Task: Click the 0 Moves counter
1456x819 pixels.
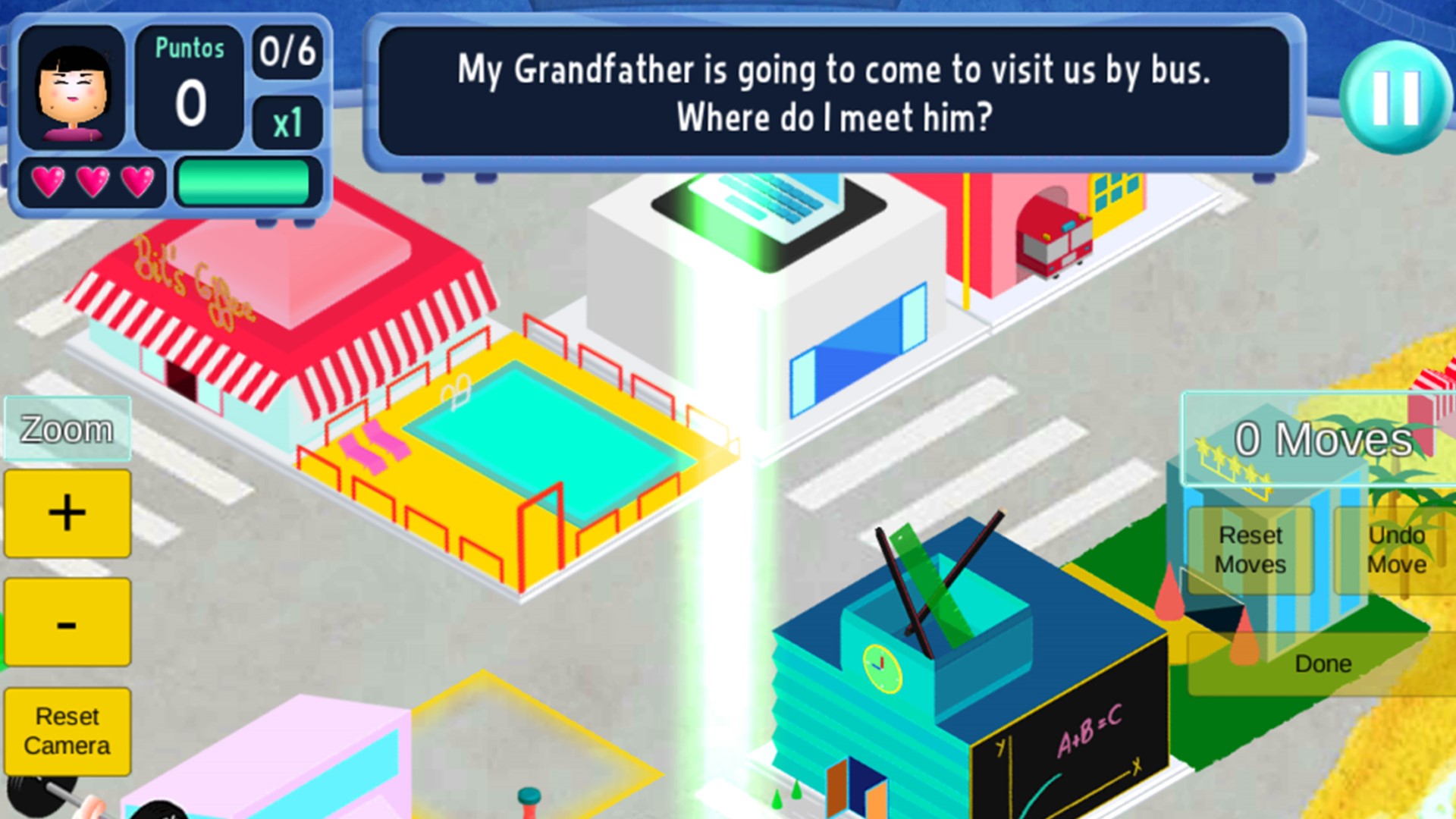Action: [1323, 438]
